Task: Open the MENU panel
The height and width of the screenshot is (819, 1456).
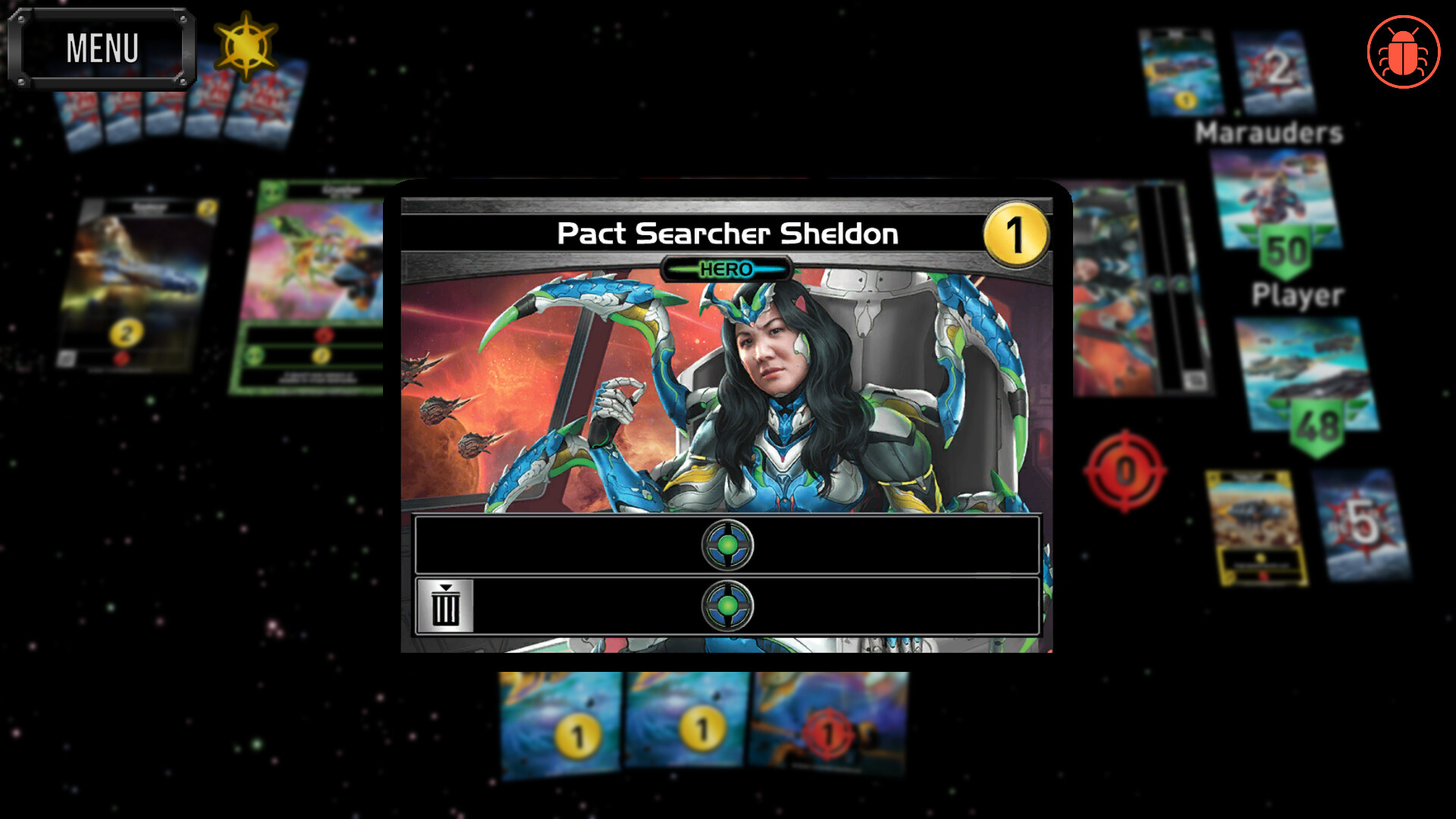Action: point(102,47)
